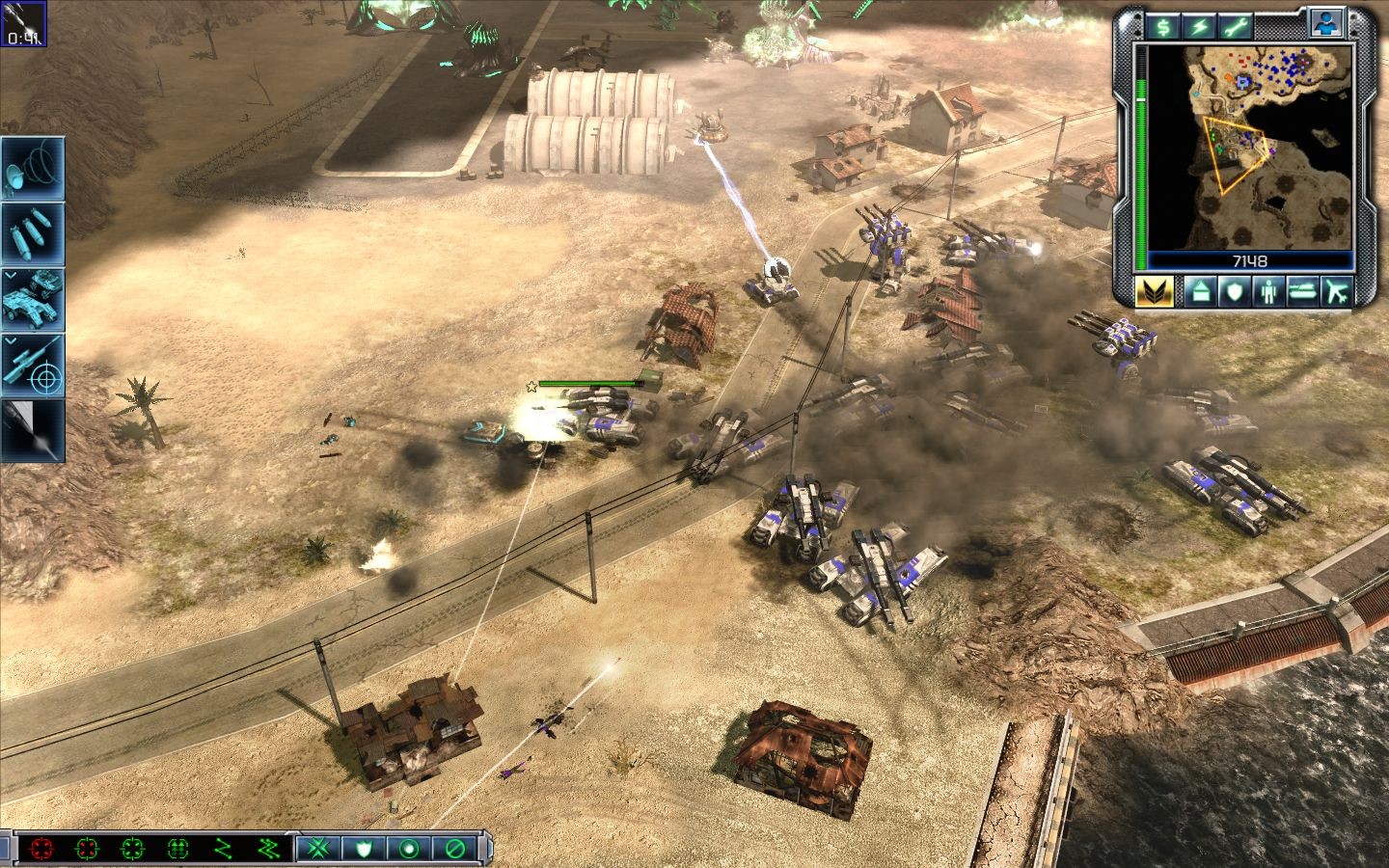Collapse the highlighted rank chevron tab
This screenshot has height=868, width=1389.
point(1156,291)
